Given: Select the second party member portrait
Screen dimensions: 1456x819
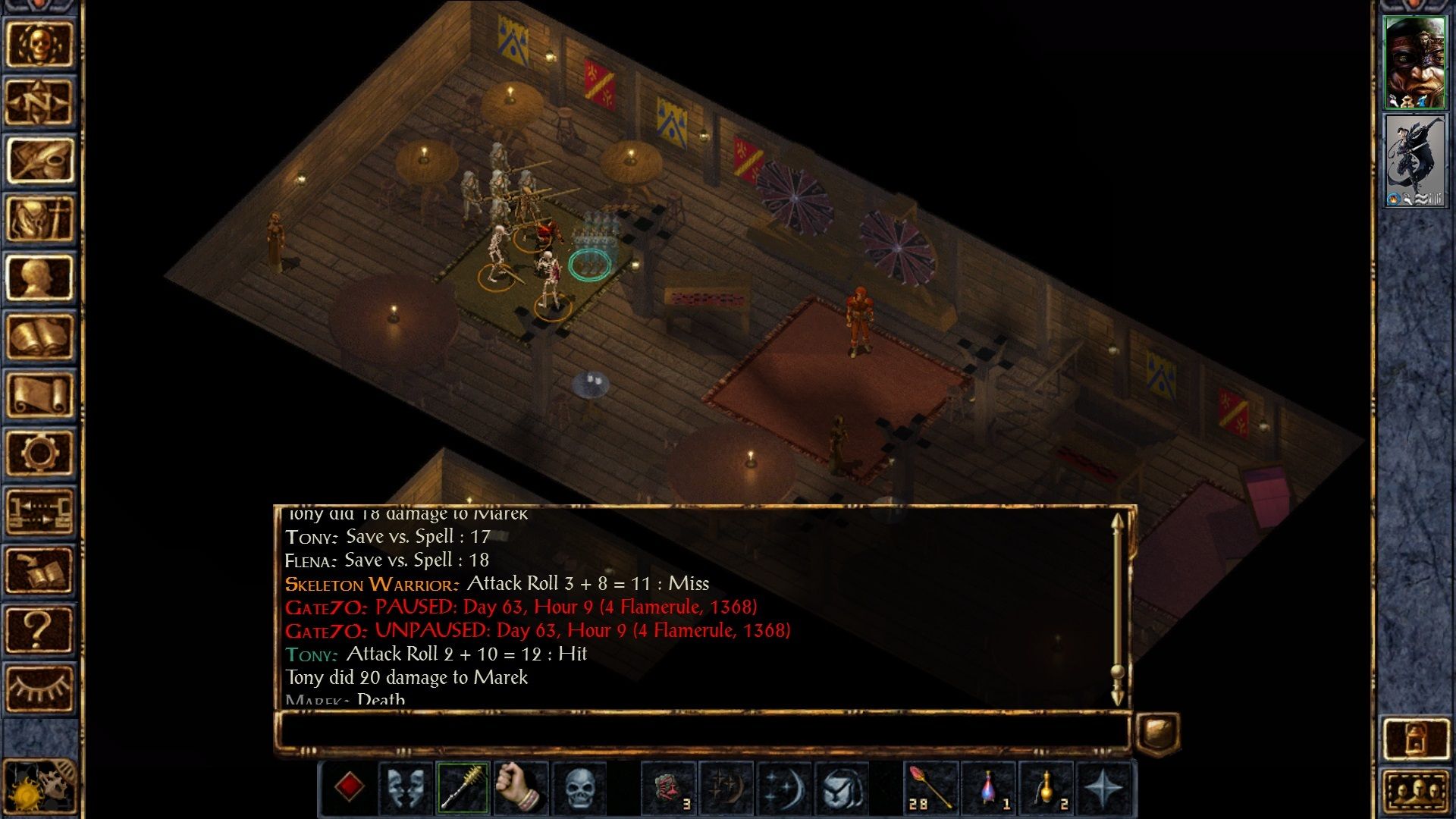Looking at the screenshot, I should 1414,161.
